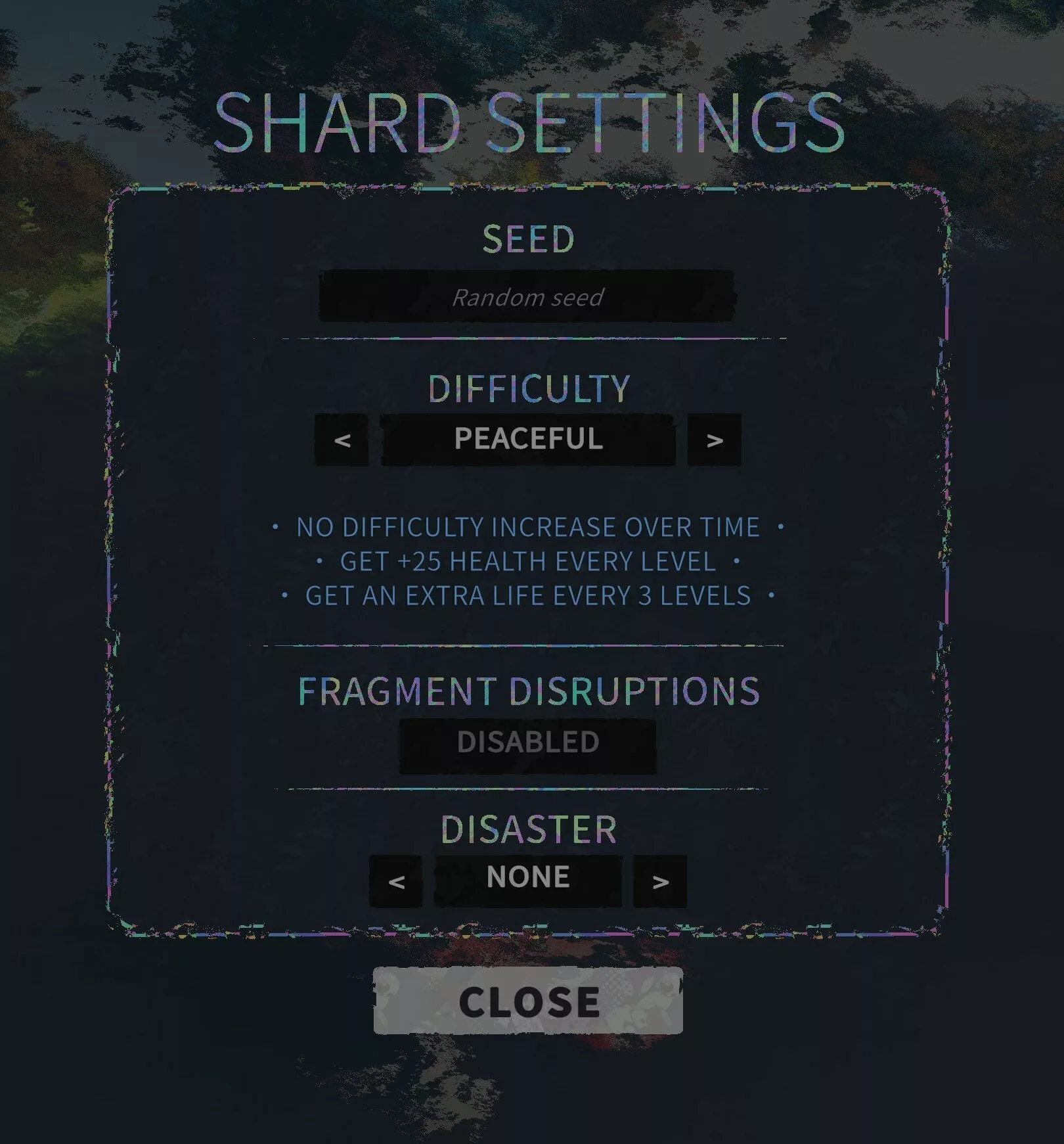Viewport: 1064px width, 1144px height.
Task: Switch to the next Disaster option
Action: click(660, 881)
